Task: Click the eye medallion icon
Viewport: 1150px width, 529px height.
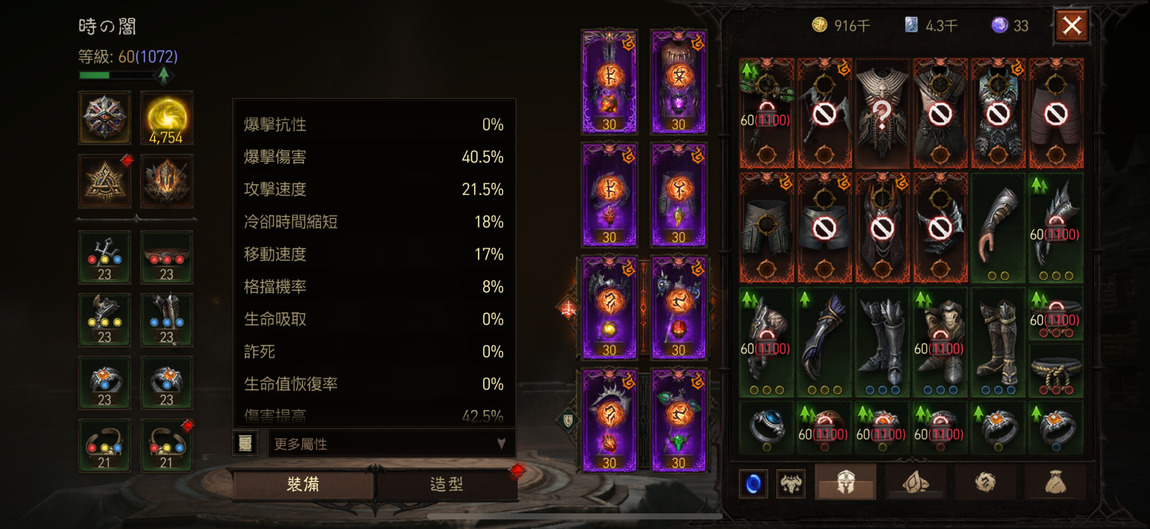Action: click(105, 118)
